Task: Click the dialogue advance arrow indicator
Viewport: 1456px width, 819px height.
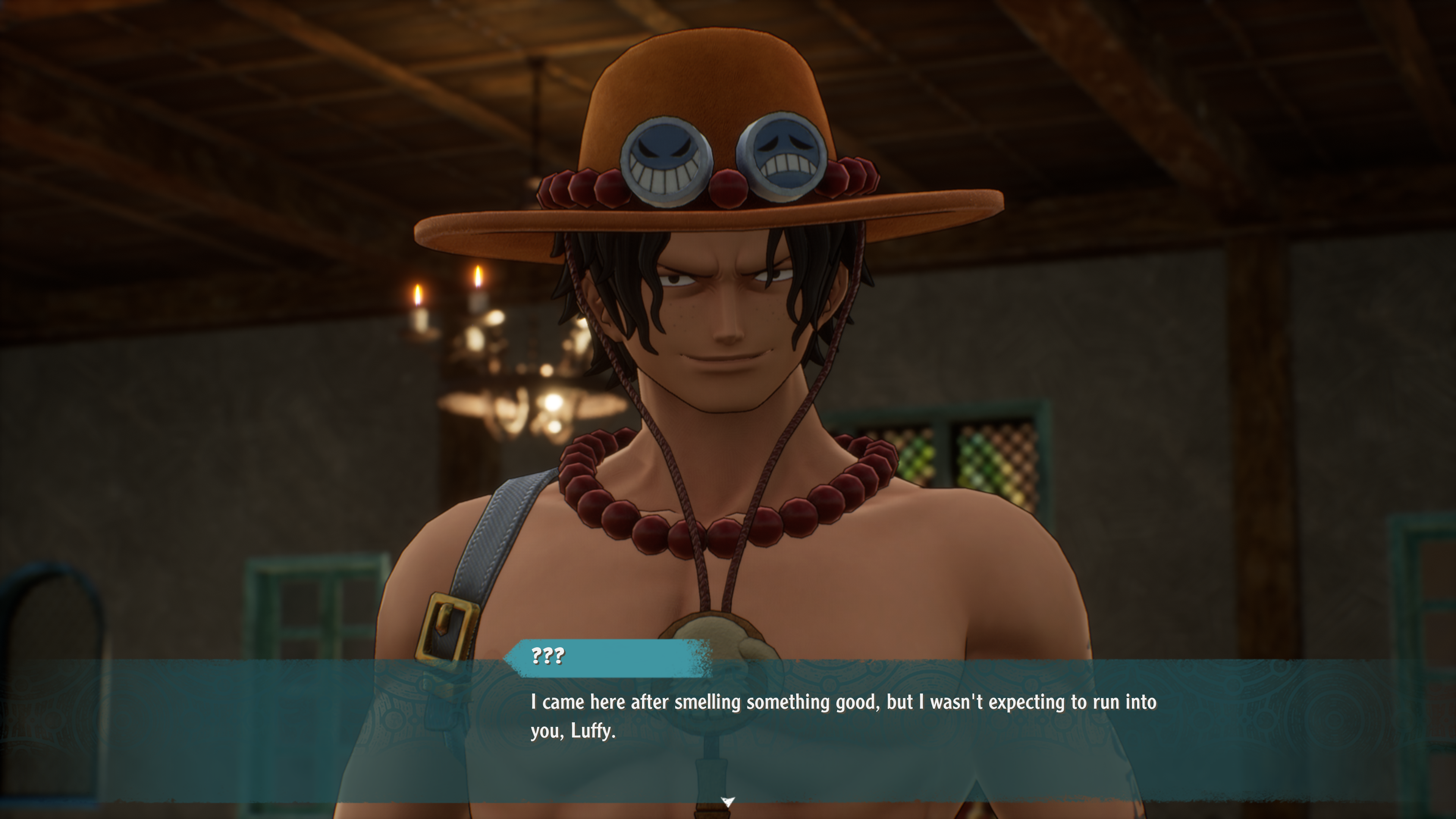Action: click(x=728, y=801)
